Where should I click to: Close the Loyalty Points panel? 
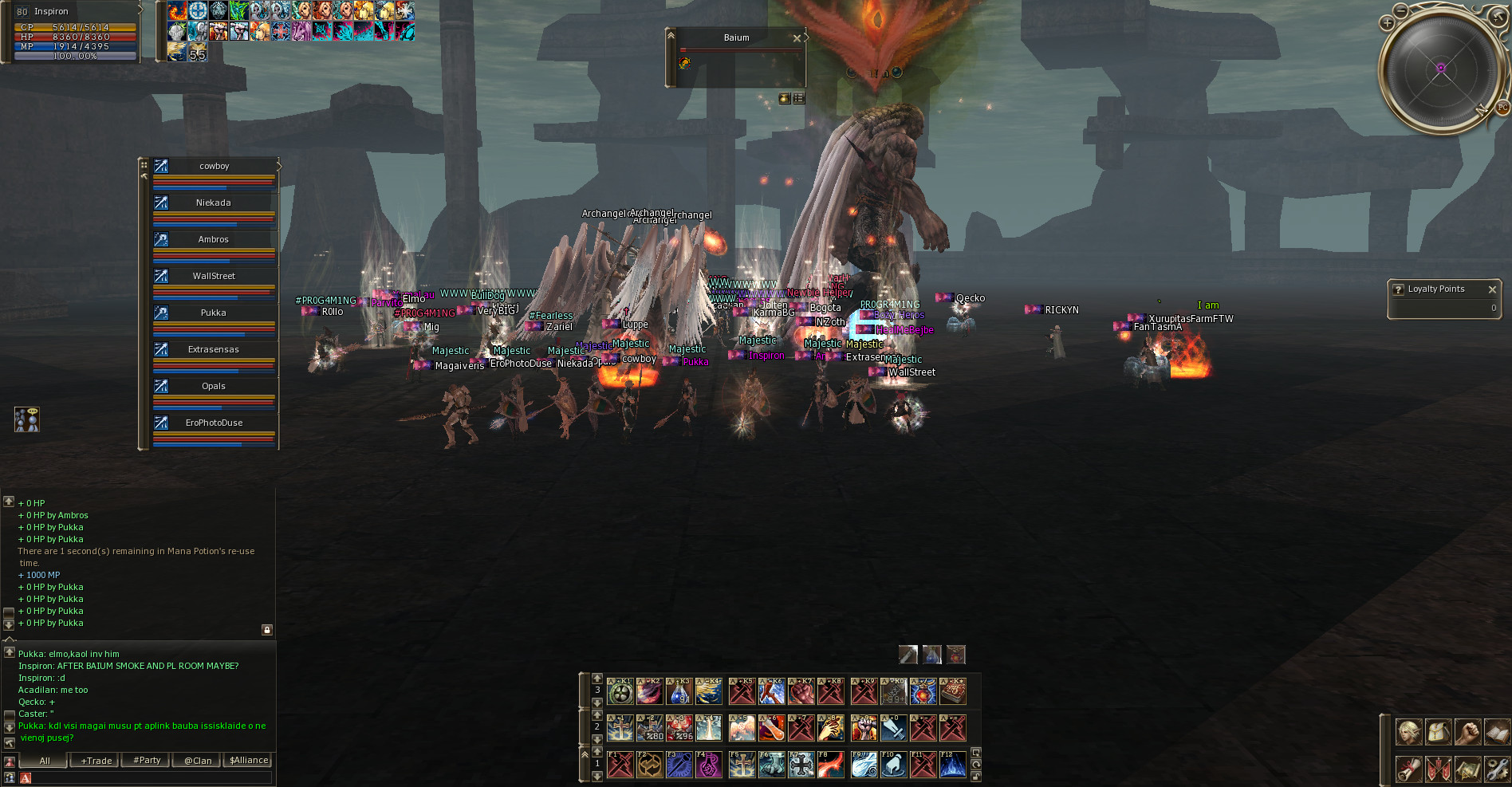point(1492,289)
